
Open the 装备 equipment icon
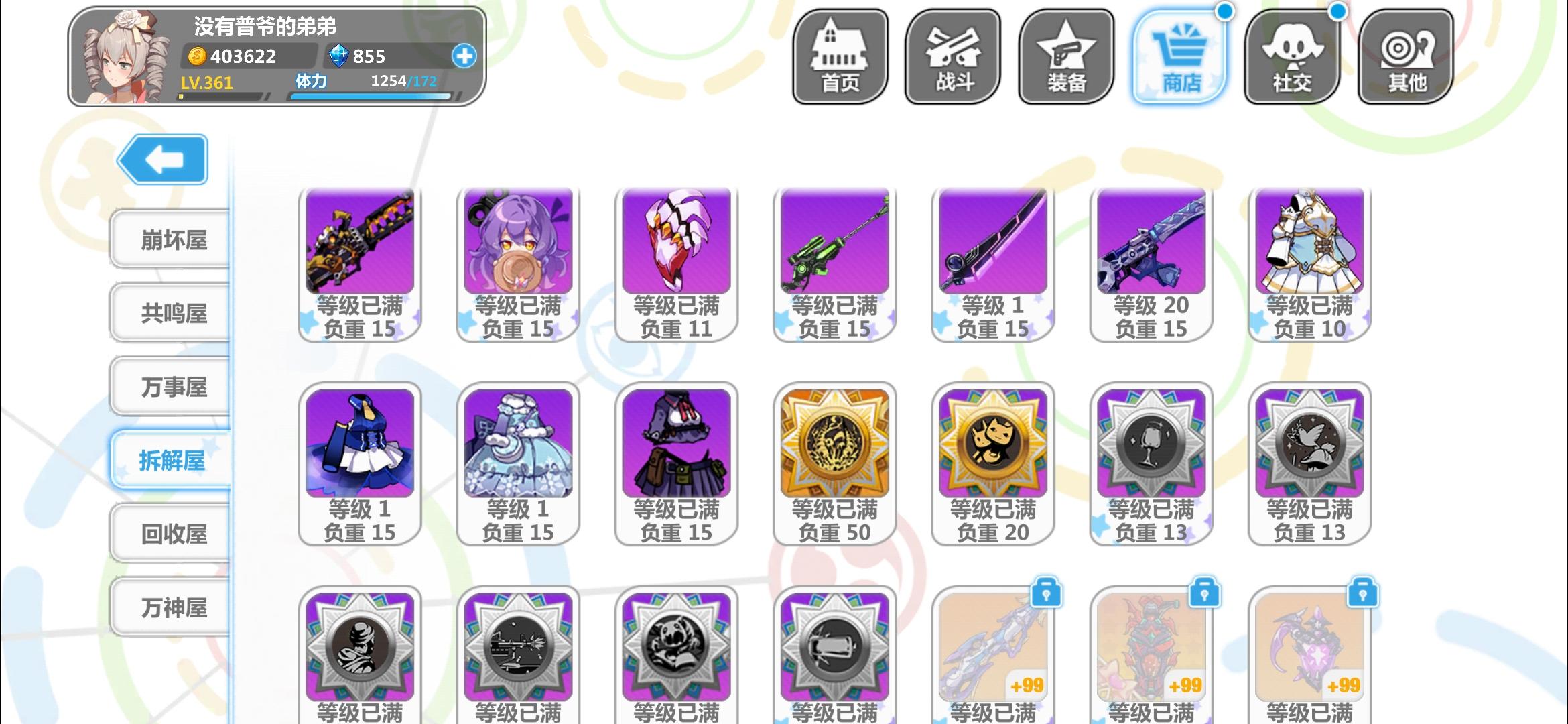point(1065,55)
